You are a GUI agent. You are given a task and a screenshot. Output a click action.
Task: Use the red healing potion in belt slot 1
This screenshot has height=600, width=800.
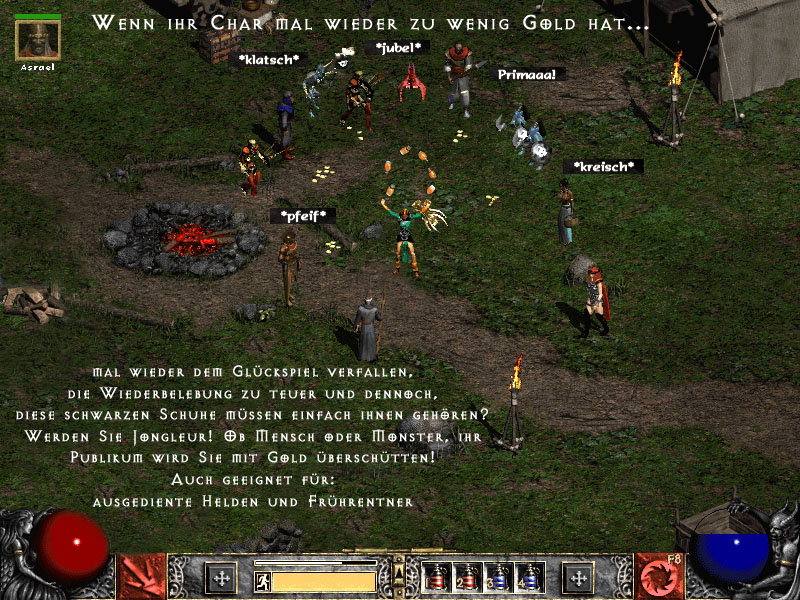tap(436, 577)
